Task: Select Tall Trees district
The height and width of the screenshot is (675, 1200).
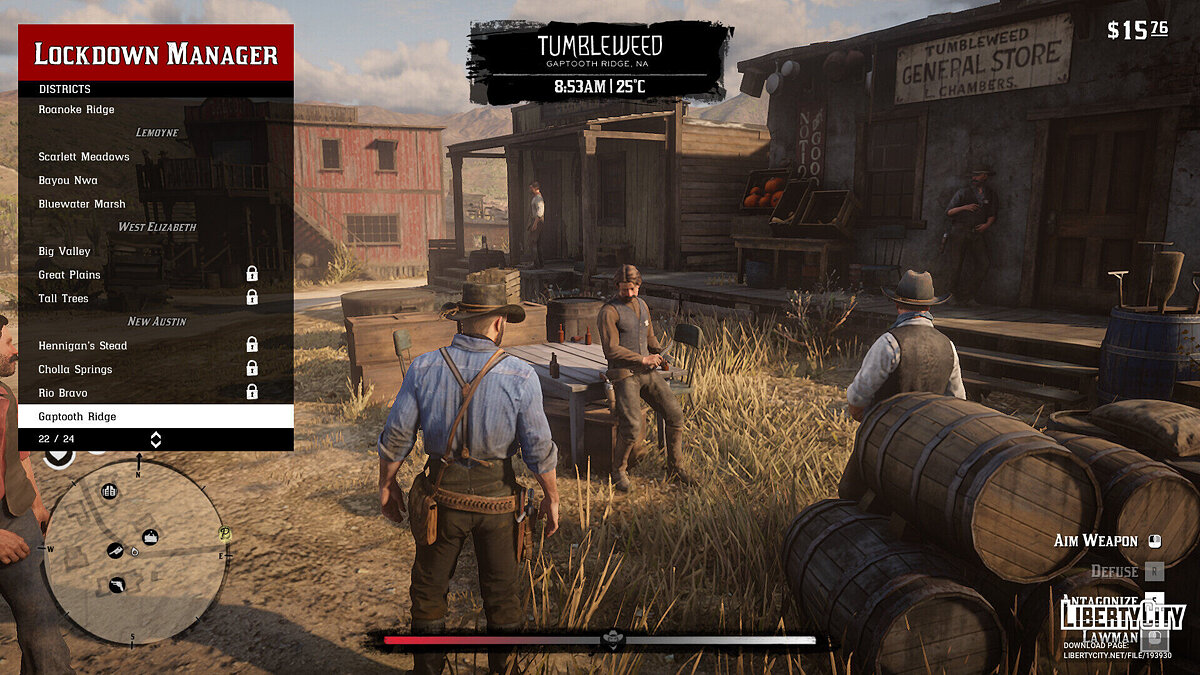Action: (64, 298)
